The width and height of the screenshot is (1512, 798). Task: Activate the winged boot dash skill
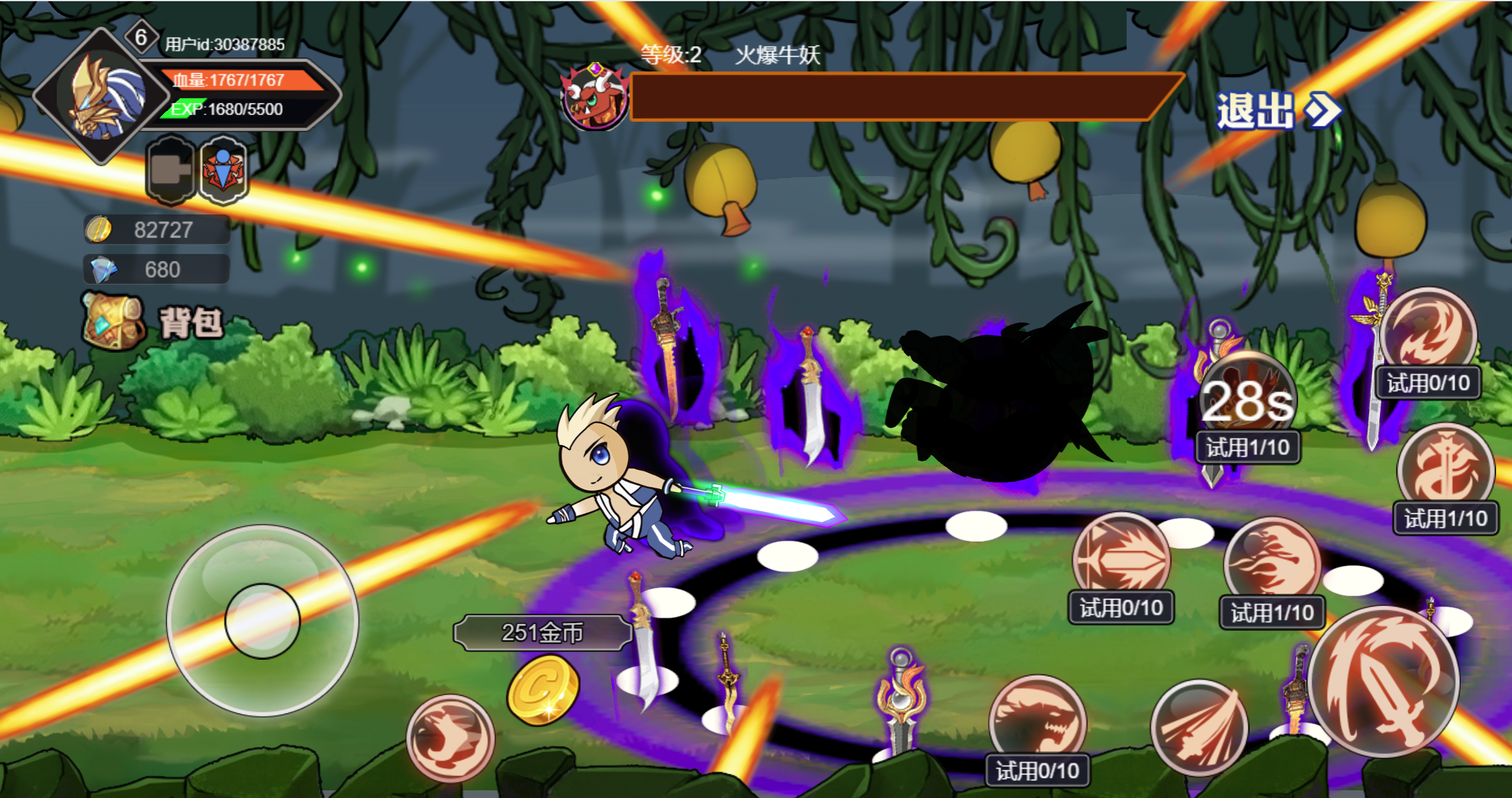(x=450, y=737)
